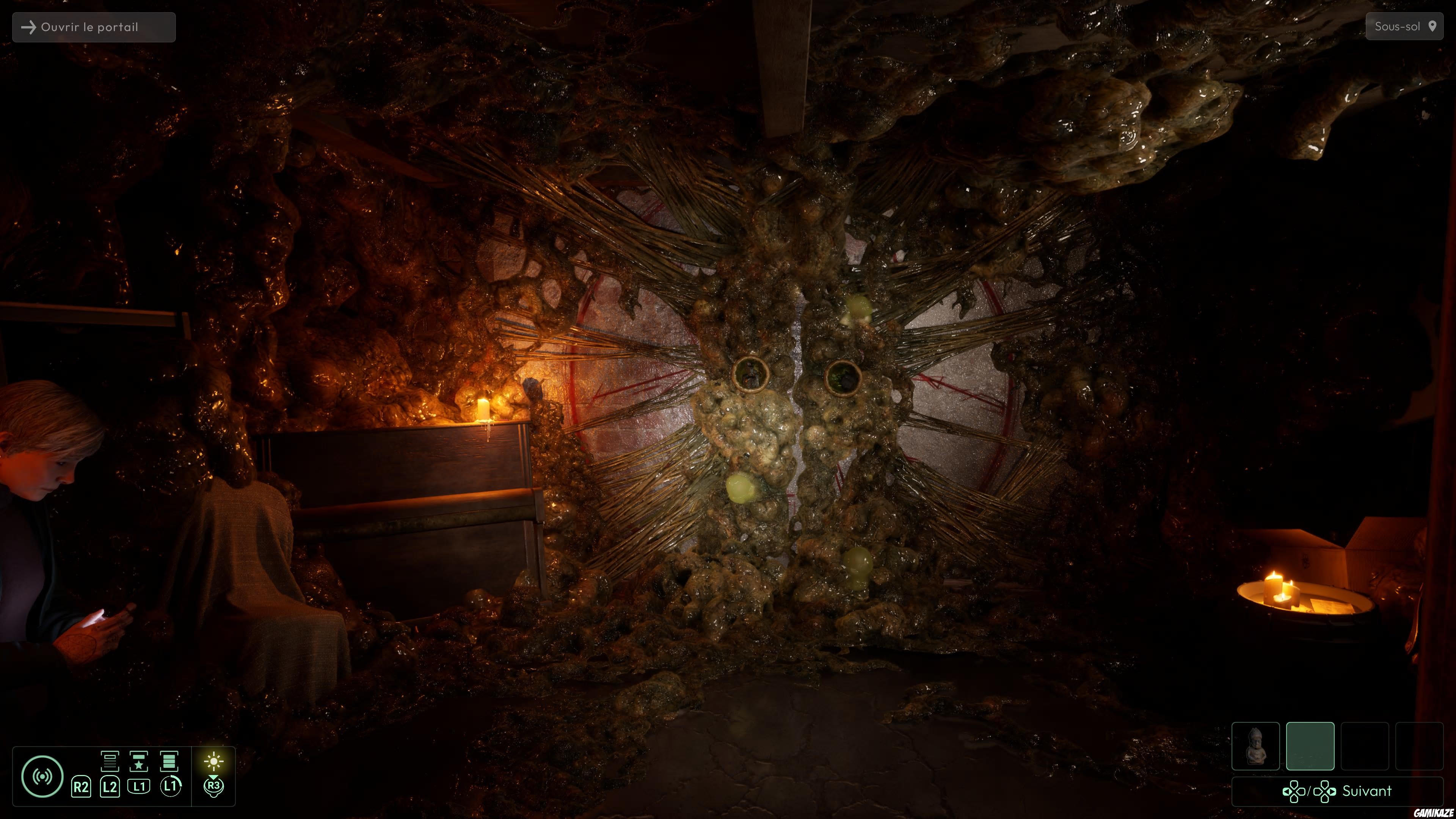
Task: Choose the highlighted empty inventory slot
Action: (x=1310, y=746)
